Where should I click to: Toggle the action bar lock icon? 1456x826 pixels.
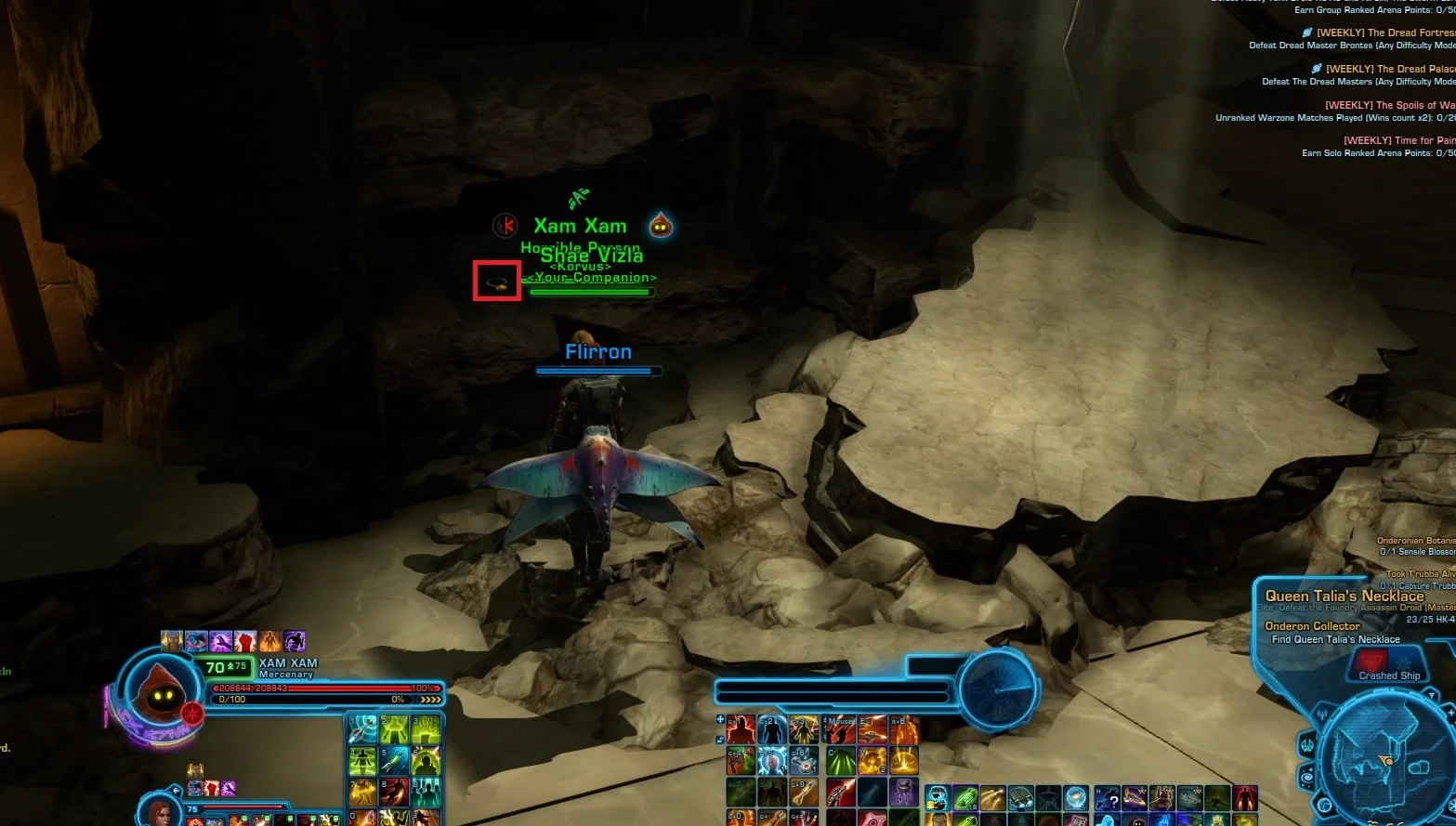pyautogui.click(x=720, y=740)
